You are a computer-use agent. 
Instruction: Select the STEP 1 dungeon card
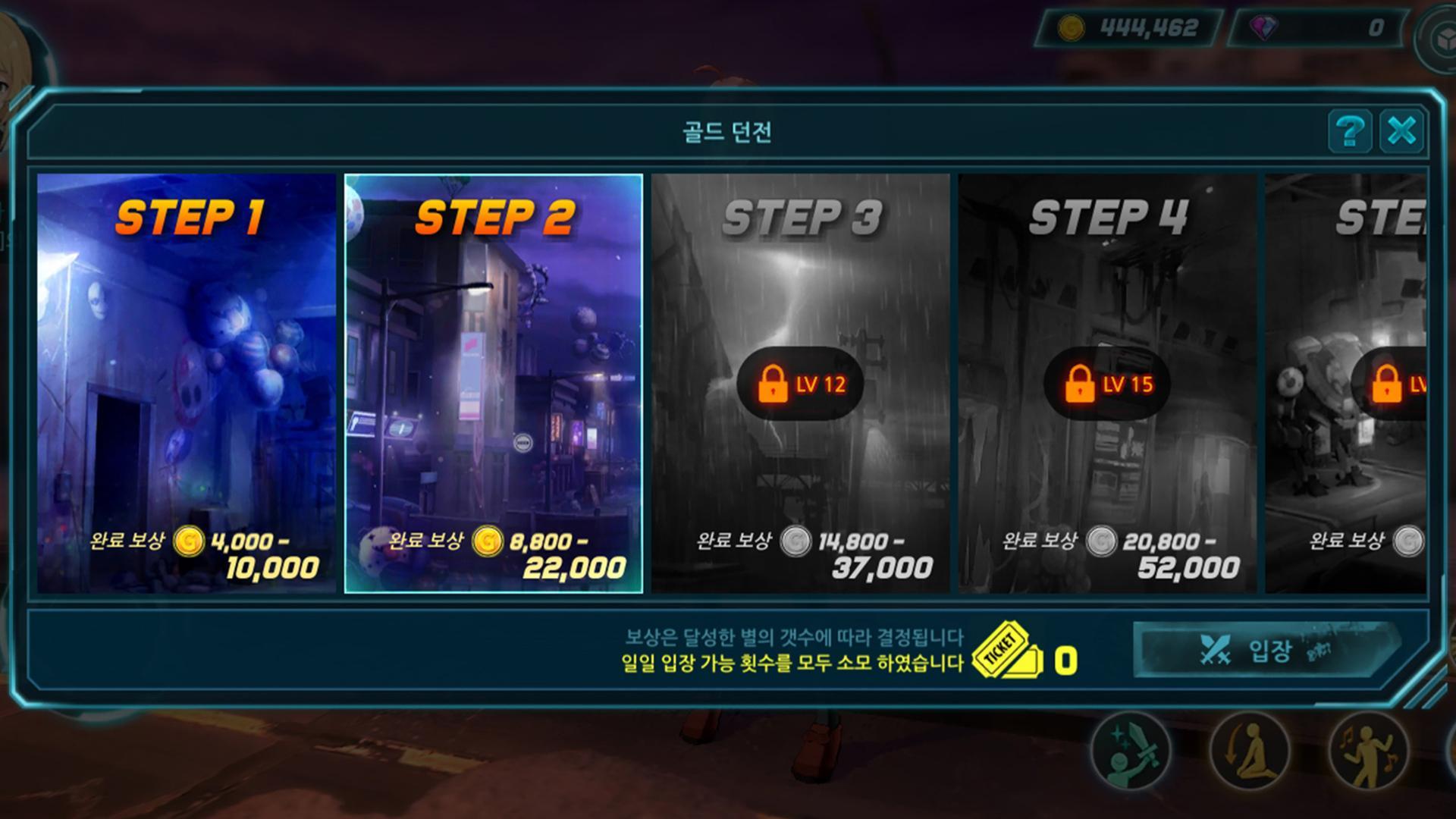click(x=184, y=379)
